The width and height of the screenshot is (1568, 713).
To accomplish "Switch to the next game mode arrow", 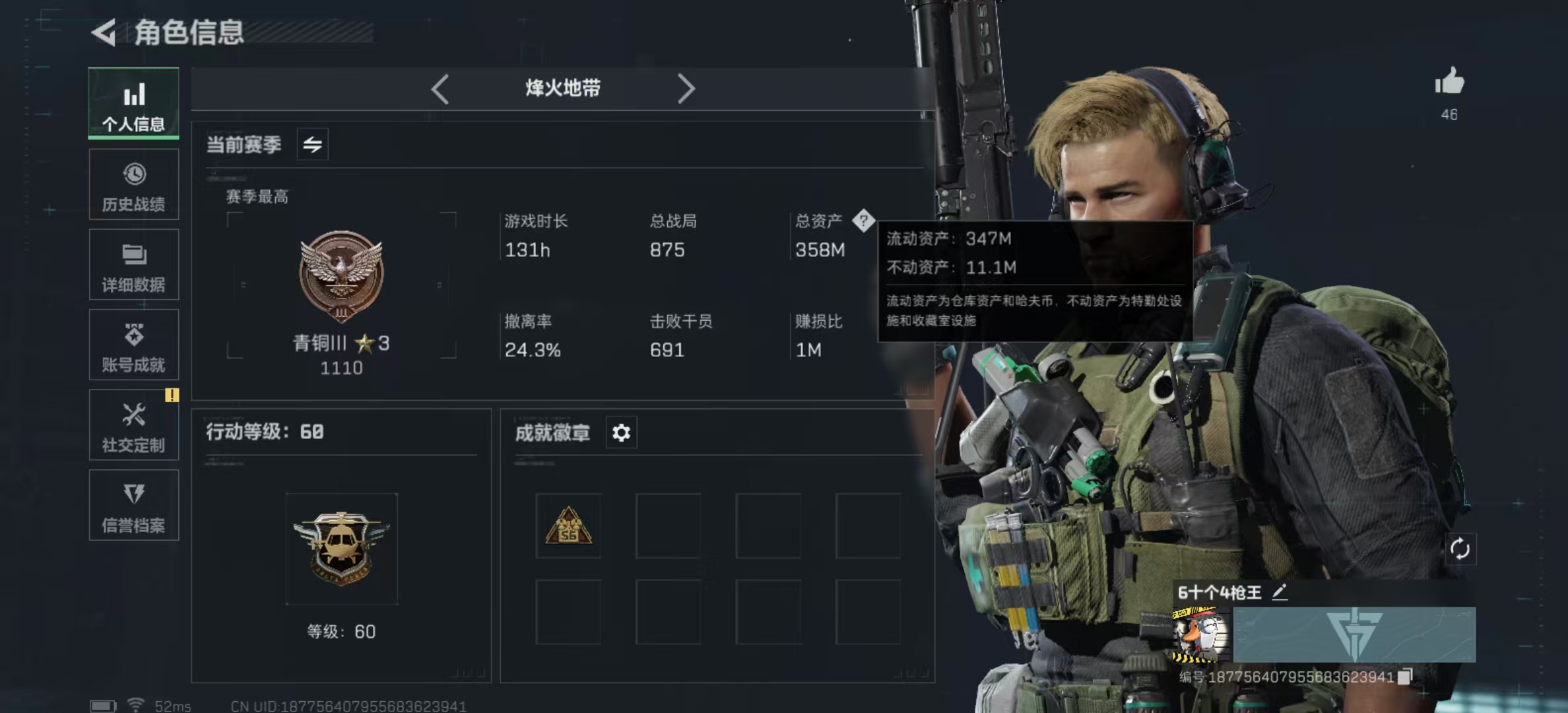I will point(686,88).
